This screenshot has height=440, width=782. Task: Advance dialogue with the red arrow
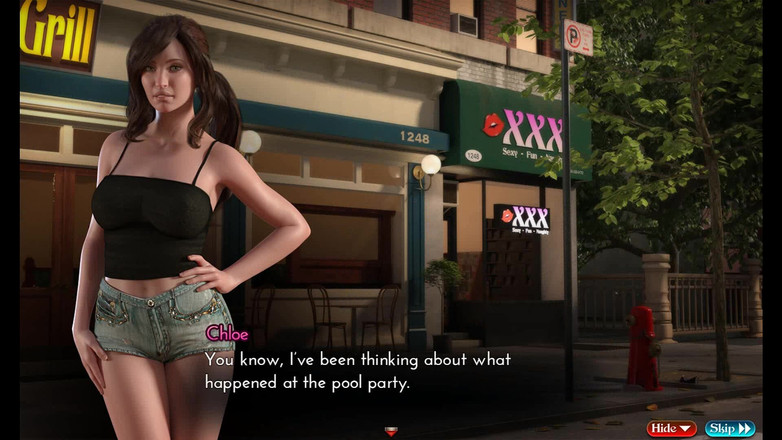(391, 432)
